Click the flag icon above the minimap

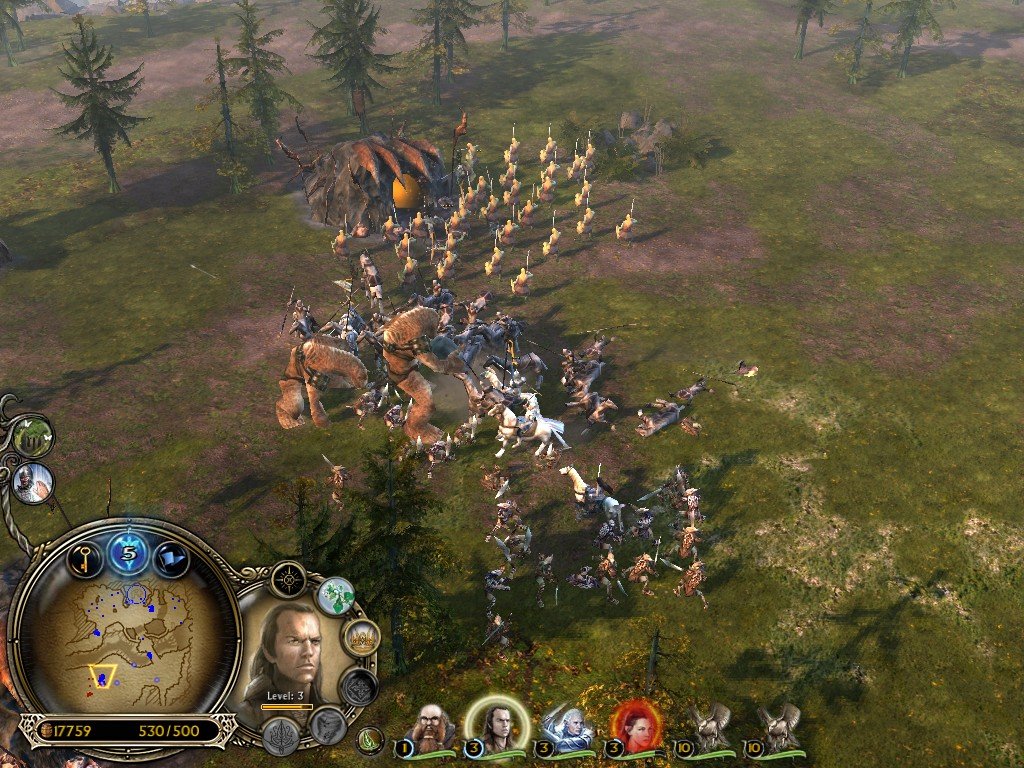click(172, 558)
